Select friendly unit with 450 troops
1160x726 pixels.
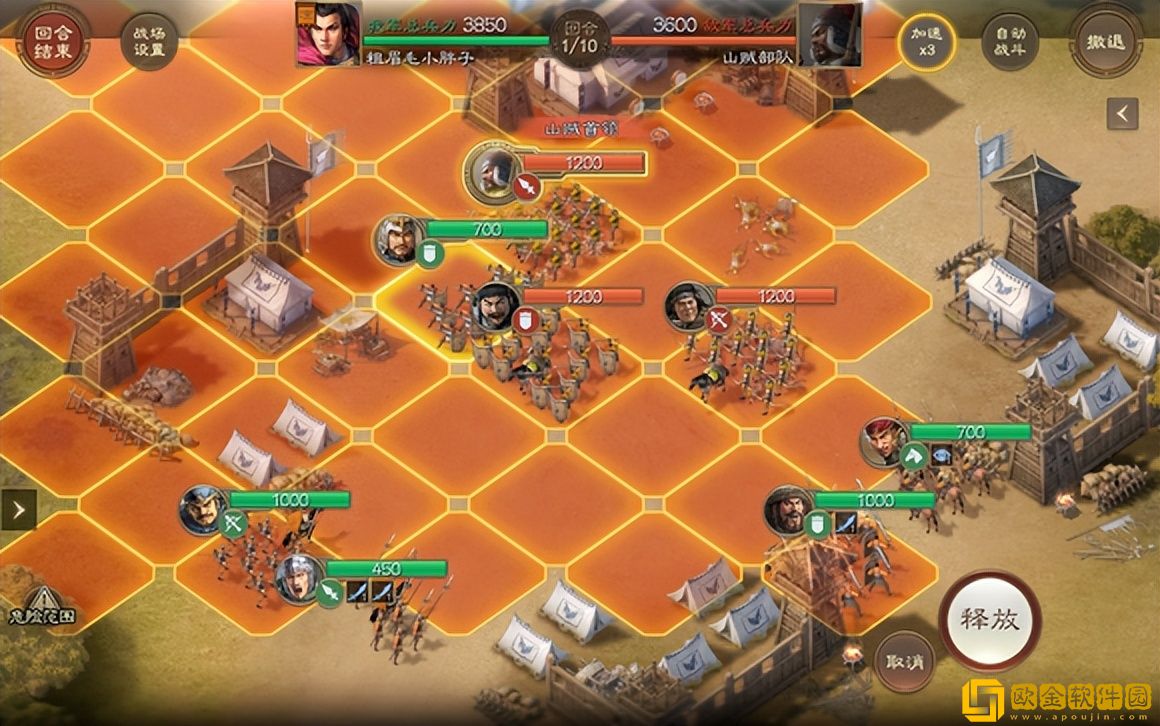click(x=300, y=578)
